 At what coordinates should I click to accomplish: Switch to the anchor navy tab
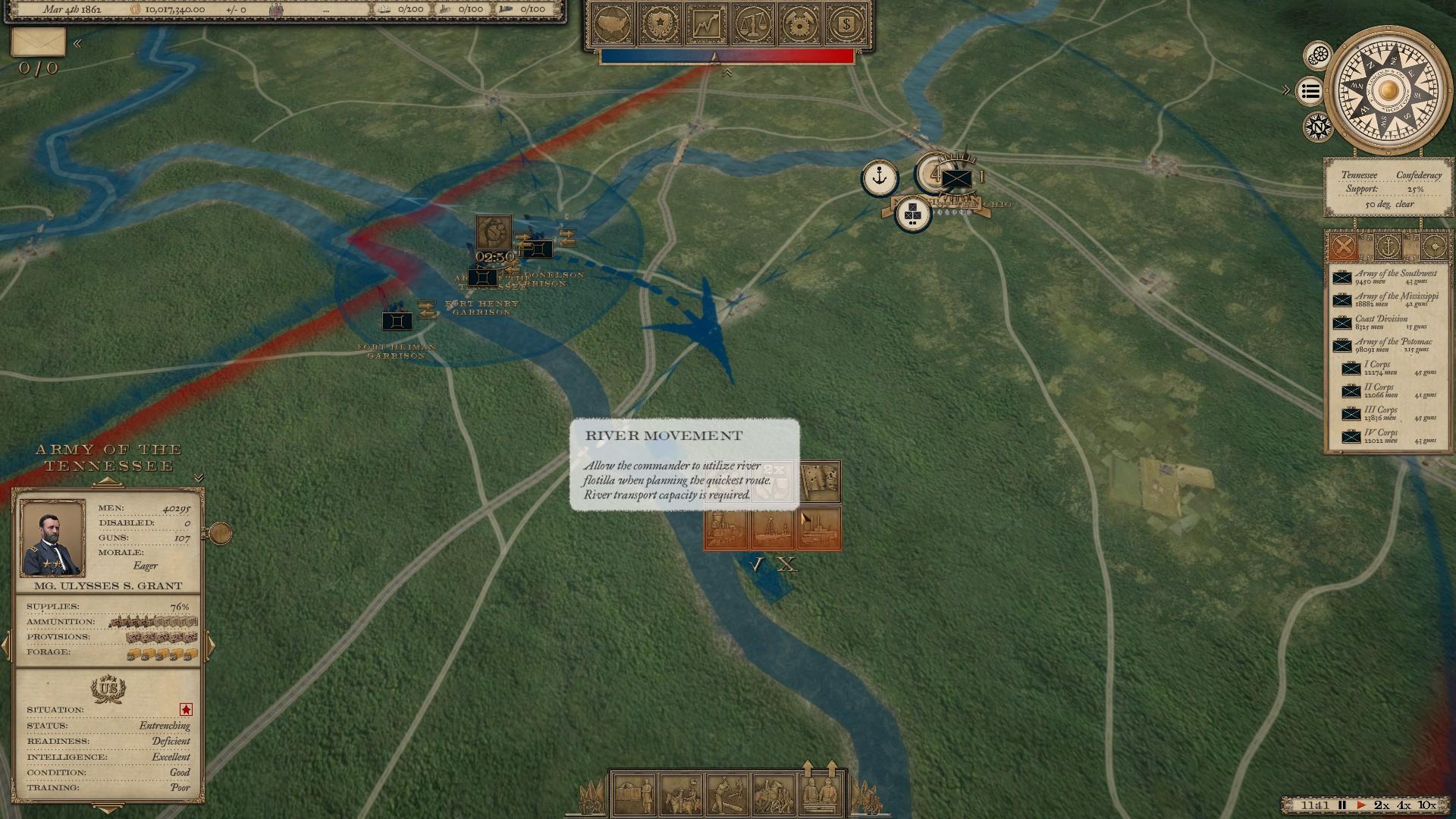(x=1388, y=246)
